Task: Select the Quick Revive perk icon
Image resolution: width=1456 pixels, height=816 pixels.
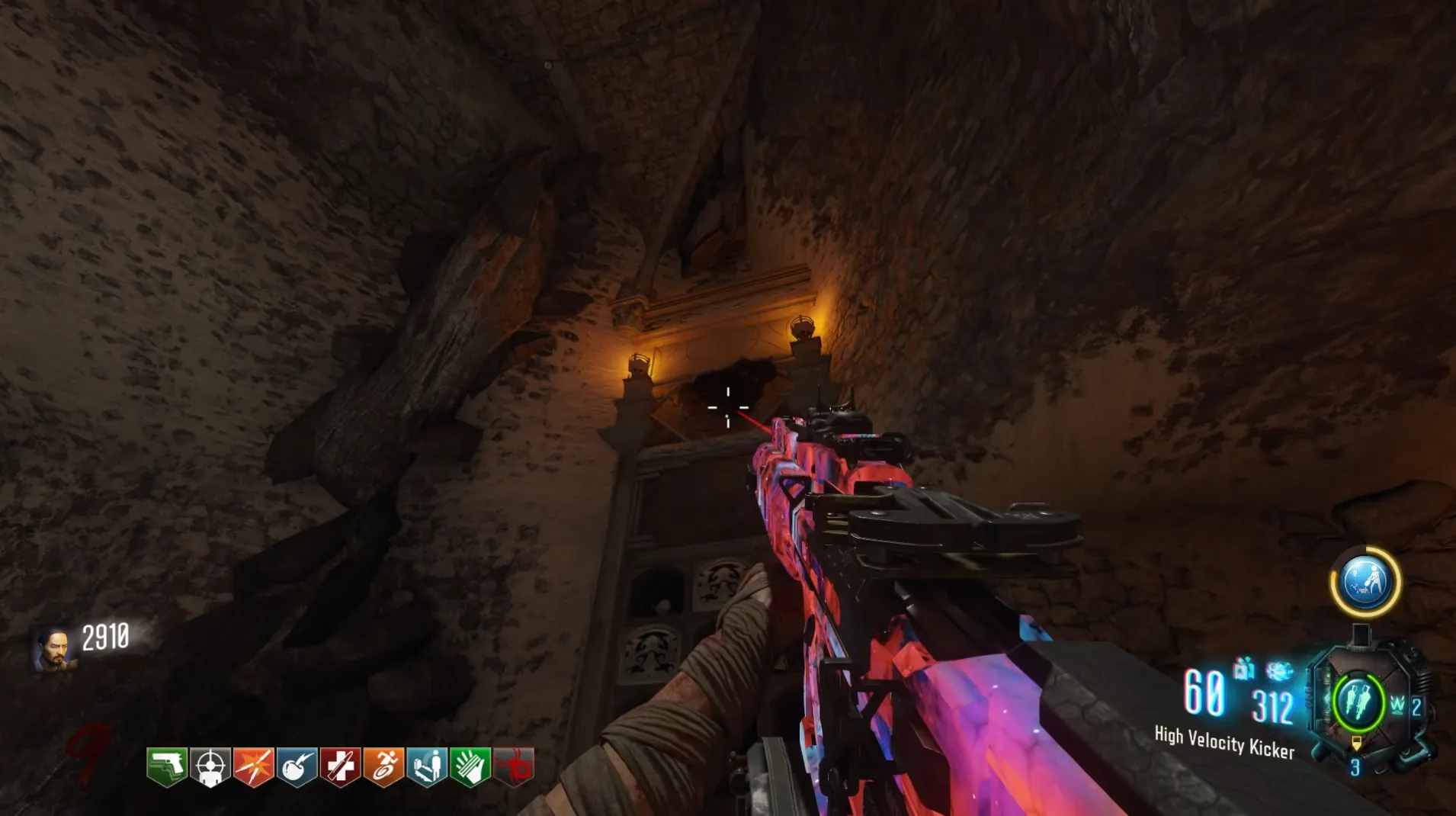Action: pyautogui.click(x=427, y=766)
